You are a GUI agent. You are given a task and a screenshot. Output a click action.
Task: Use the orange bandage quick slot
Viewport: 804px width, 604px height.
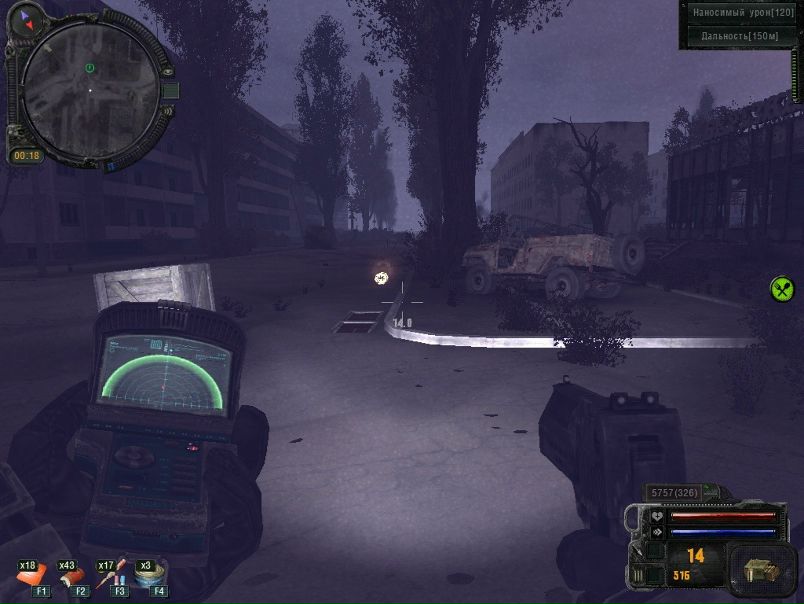[32, 577]
